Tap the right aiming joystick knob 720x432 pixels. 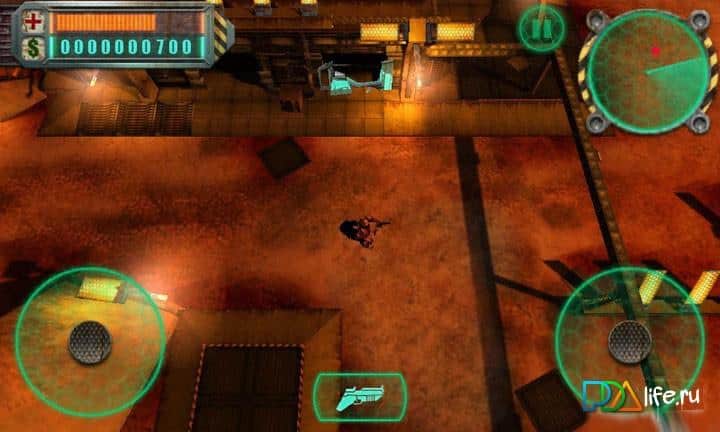(630, 341)
